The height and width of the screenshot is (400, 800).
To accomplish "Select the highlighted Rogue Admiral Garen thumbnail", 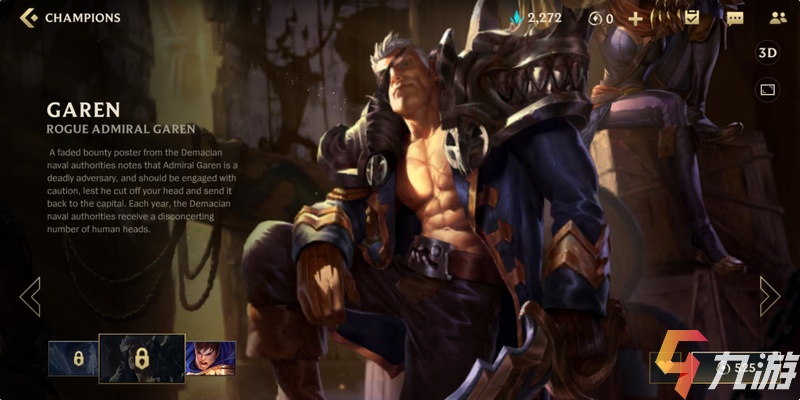I will point(141,358).
